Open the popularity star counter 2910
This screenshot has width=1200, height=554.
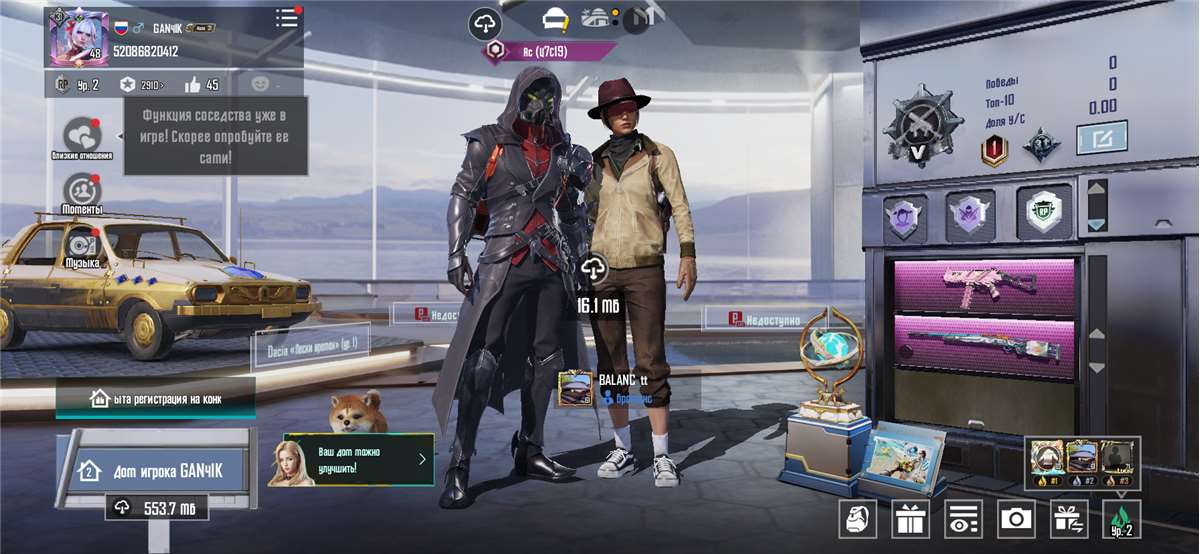point(141,85)
